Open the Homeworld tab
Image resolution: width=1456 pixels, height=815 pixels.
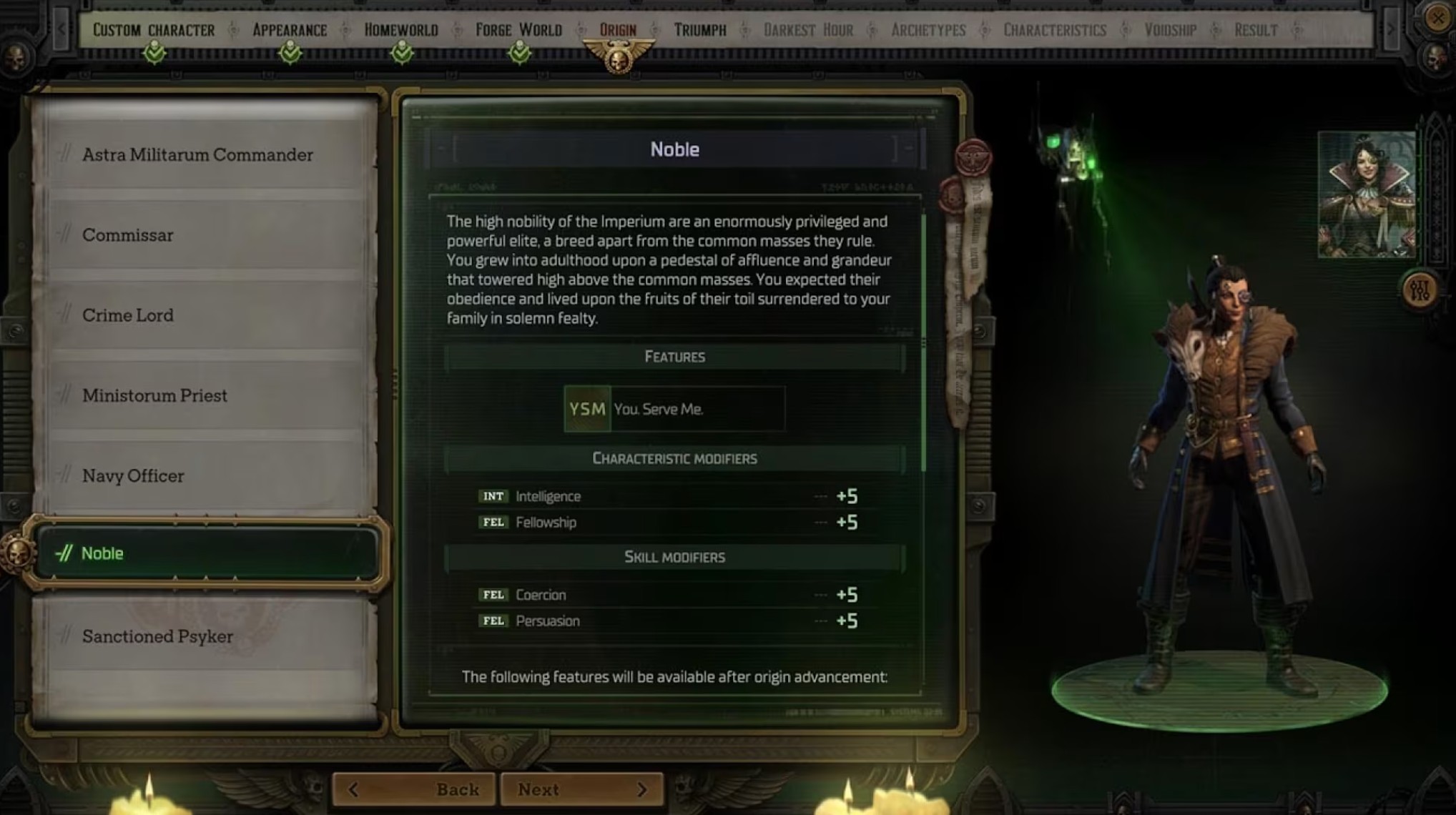coord(401,30)
